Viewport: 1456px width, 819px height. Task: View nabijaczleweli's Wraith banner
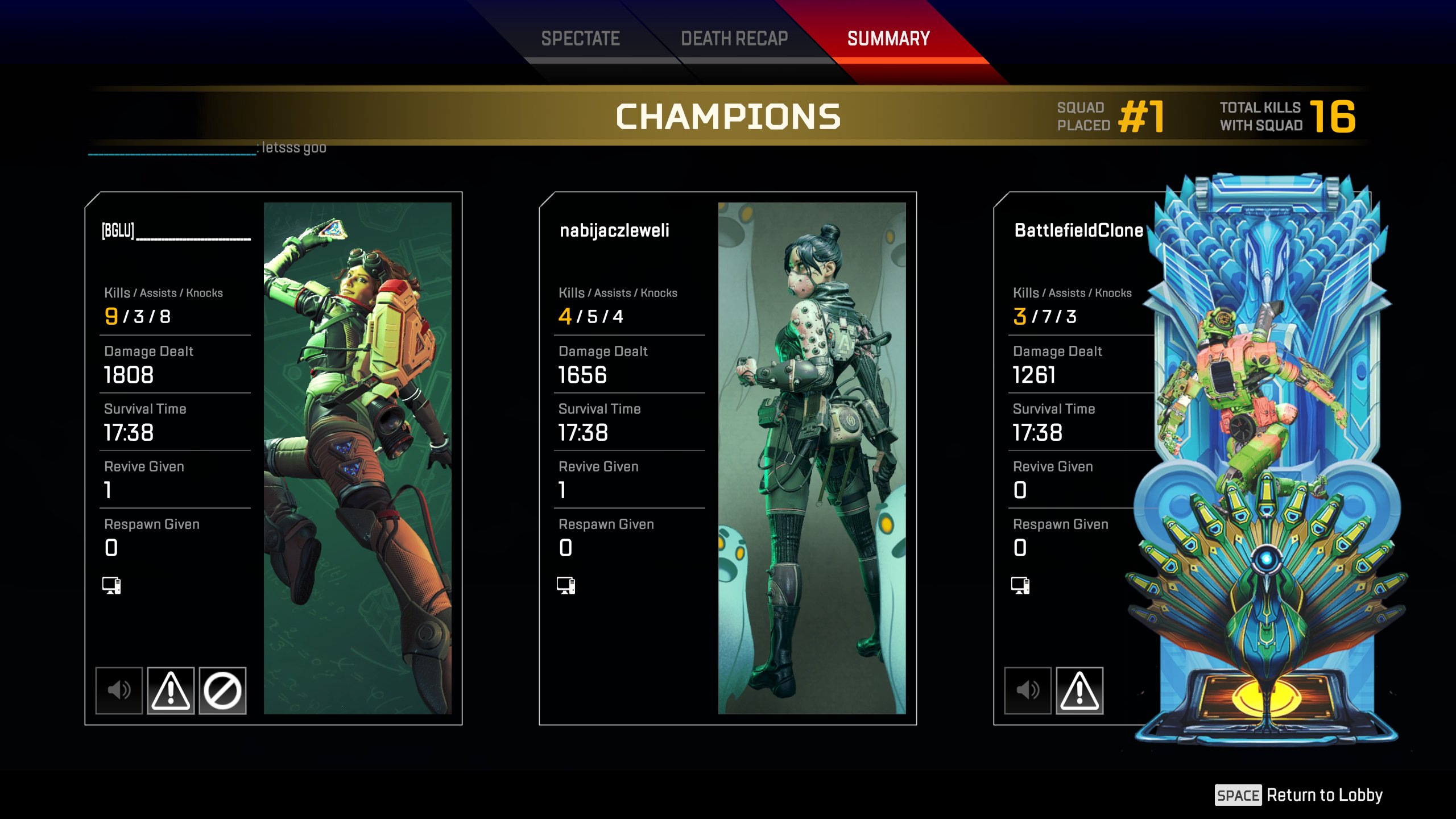pos(812,458)
